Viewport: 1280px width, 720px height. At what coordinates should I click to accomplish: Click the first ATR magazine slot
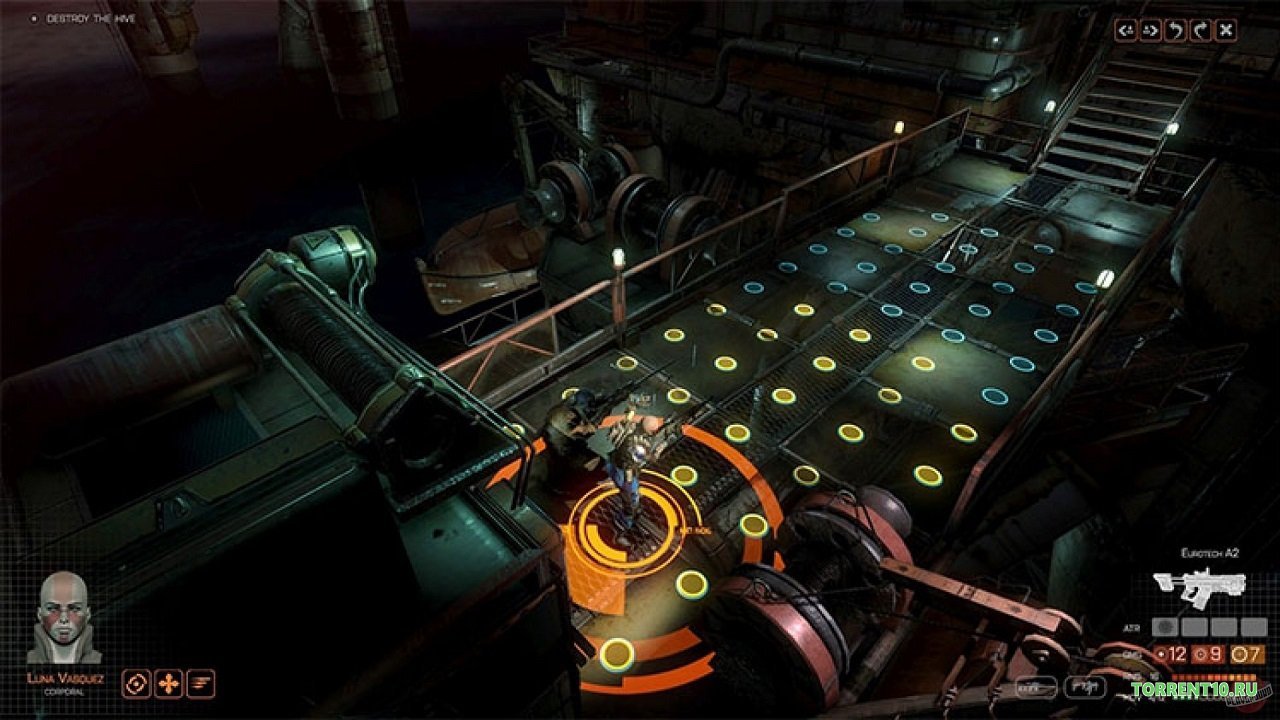click(1164, 627)
